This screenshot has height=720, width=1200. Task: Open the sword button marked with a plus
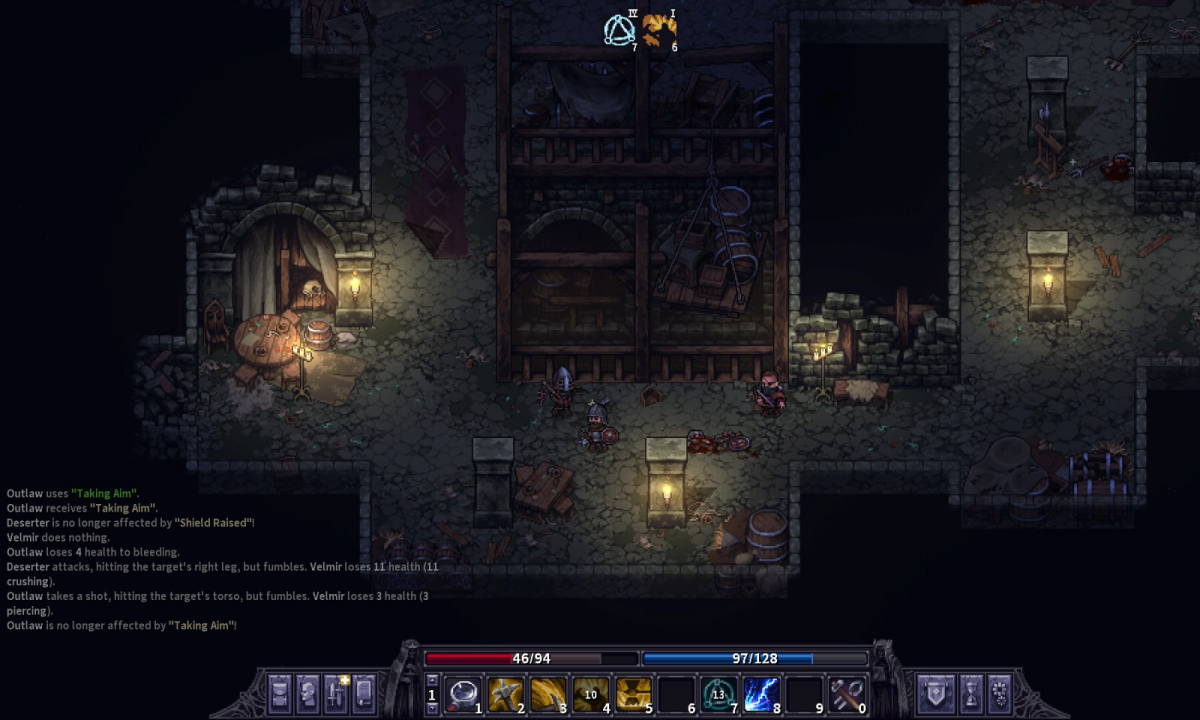point(336,692)
